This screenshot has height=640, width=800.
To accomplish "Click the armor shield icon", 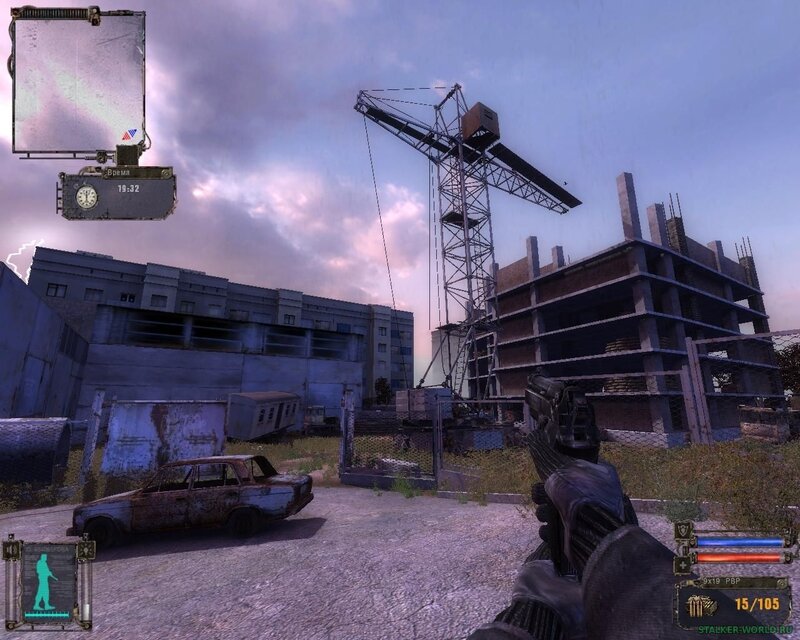I will point(684,529).
